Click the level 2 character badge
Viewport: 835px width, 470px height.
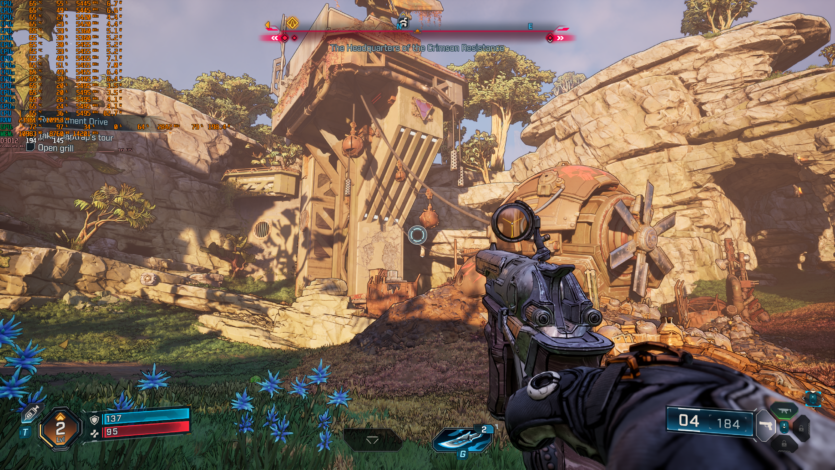(x=59, y=428)
